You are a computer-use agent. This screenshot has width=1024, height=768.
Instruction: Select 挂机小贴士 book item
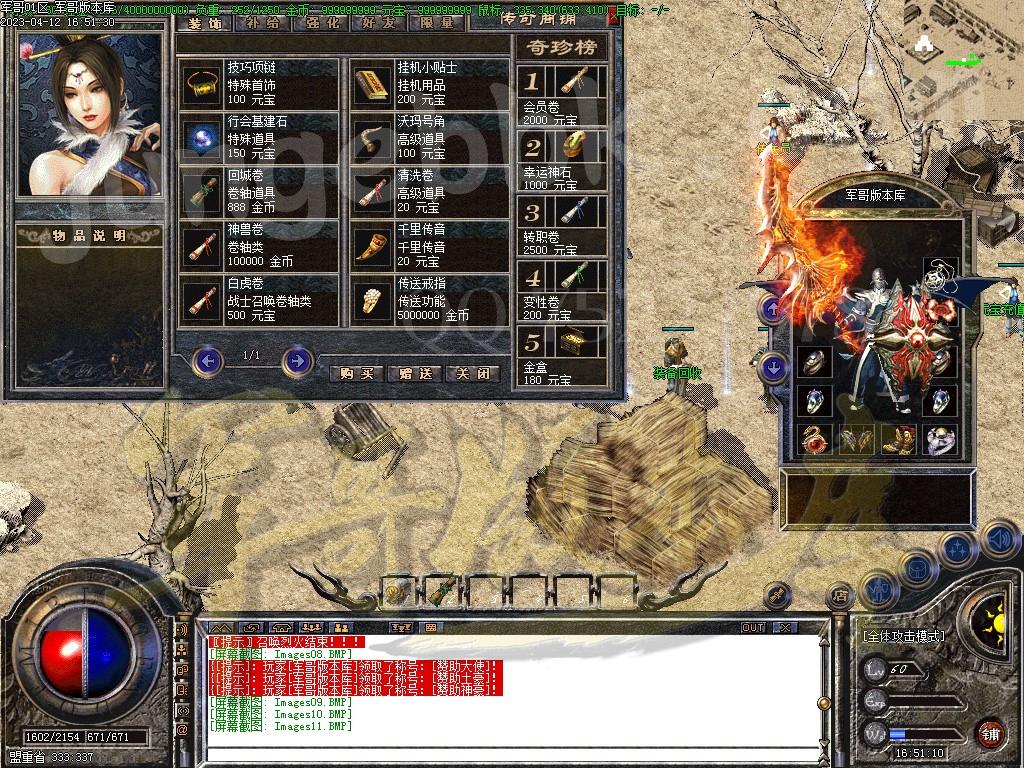[x=373, y=85]
